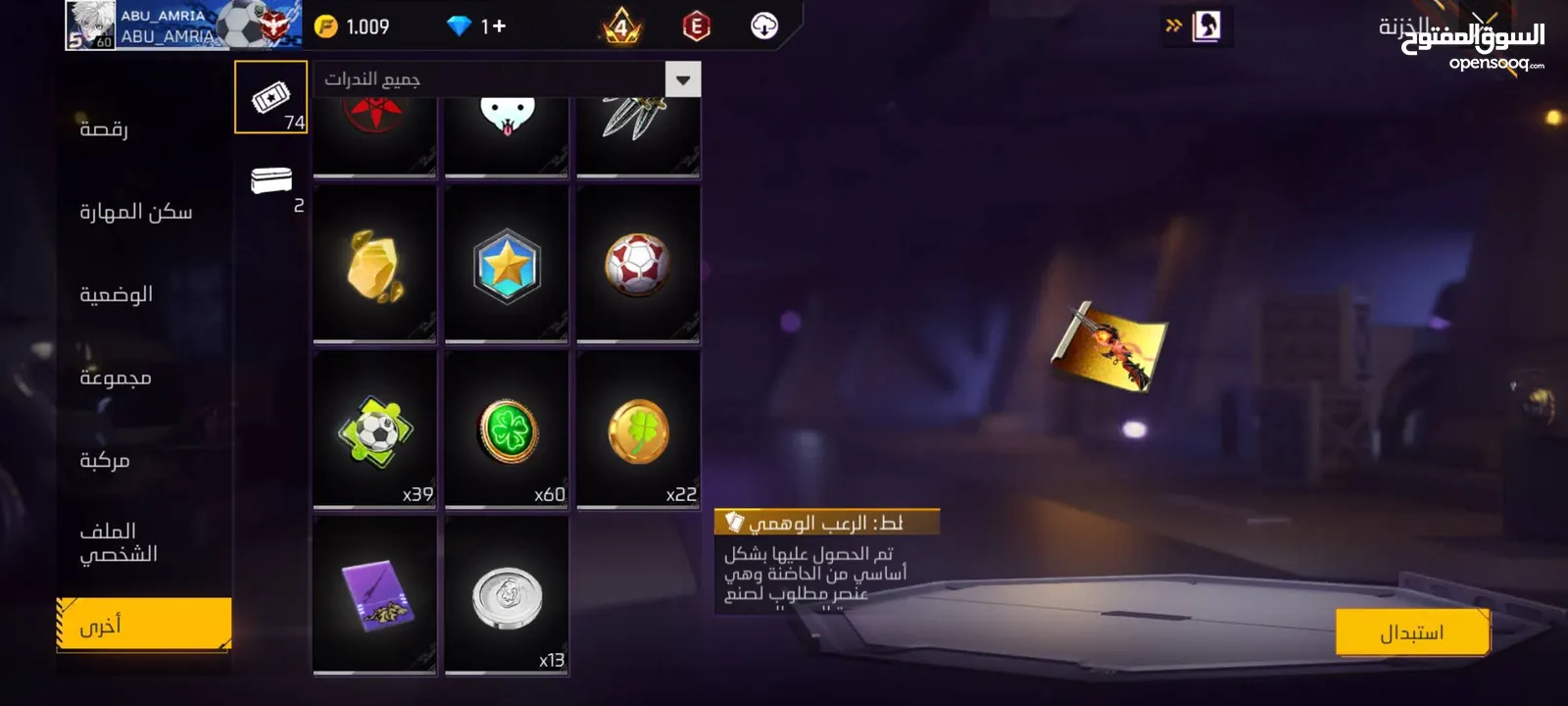
Task: Click the yellow استبدال exchange button
Action: (x=1412, y=632)
